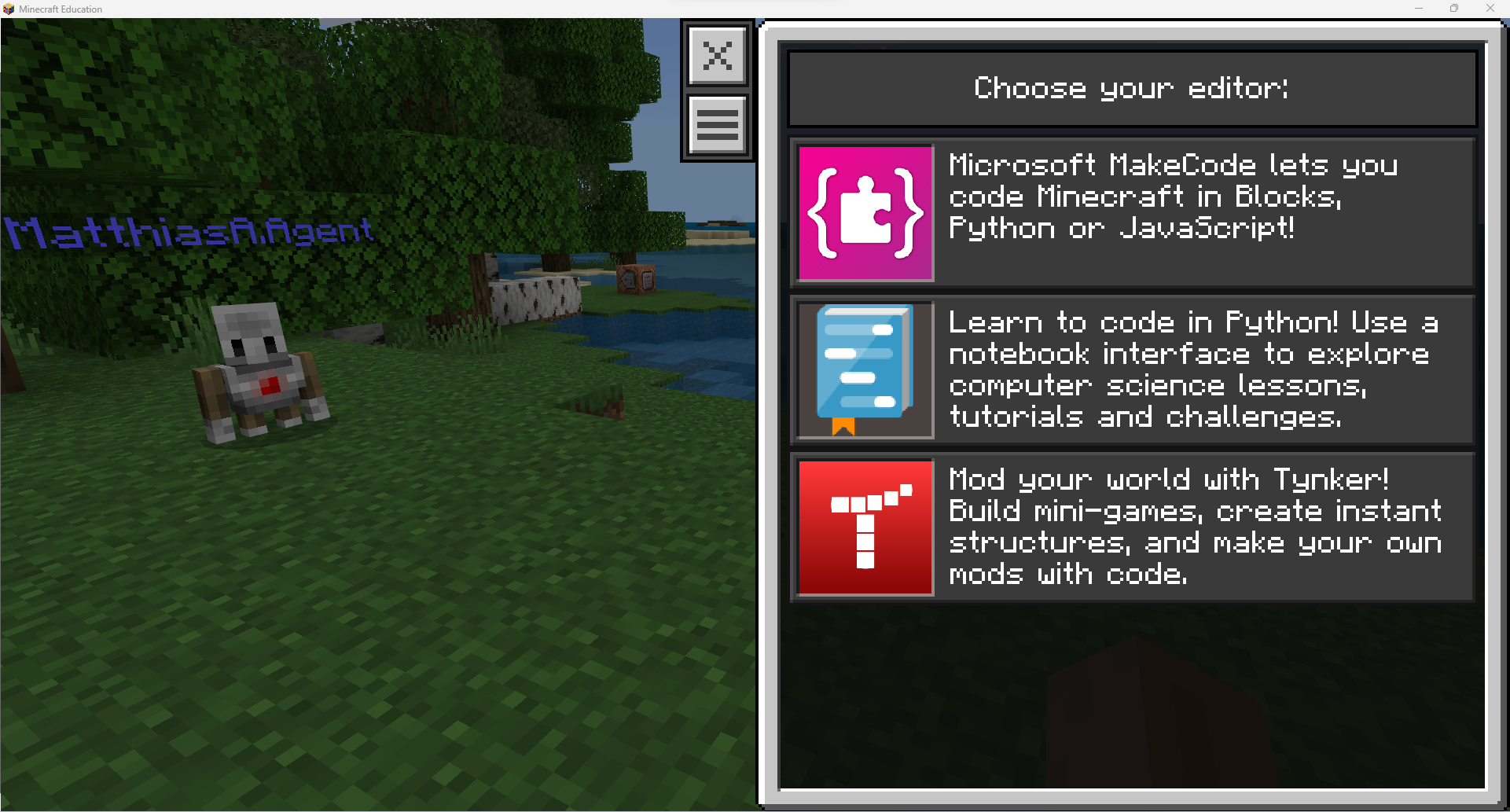This screenshot has width=1510, height=812.
Task: Minimize the Minecraft Education window
Action: coord(1418,9)
